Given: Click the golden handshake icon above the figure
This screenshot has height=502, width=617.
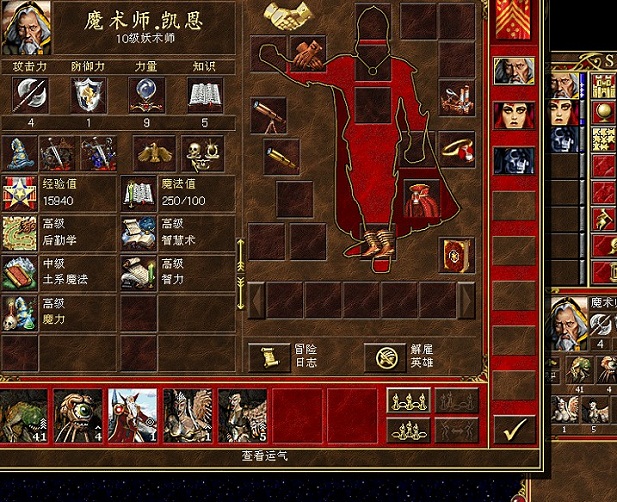Looking at the screenshot, I should pyautogui.click(x=288, y=16).
